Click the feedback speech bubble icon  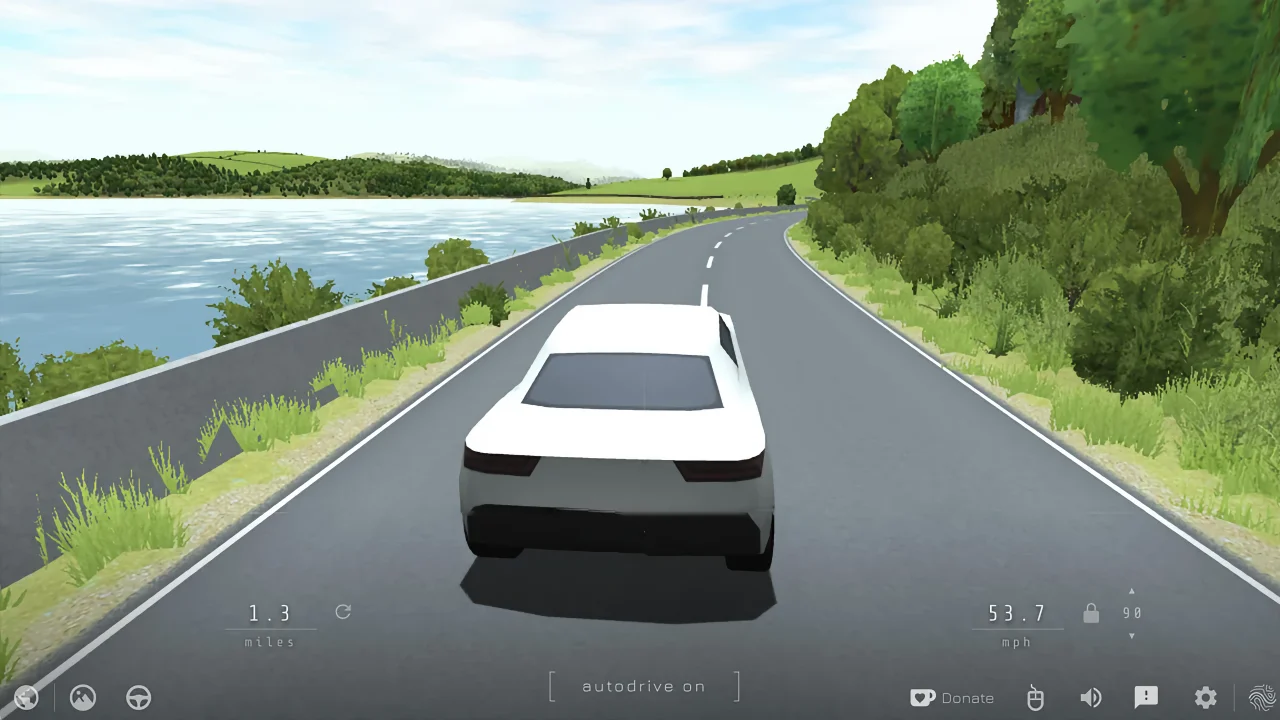(x=1146, y=697)
